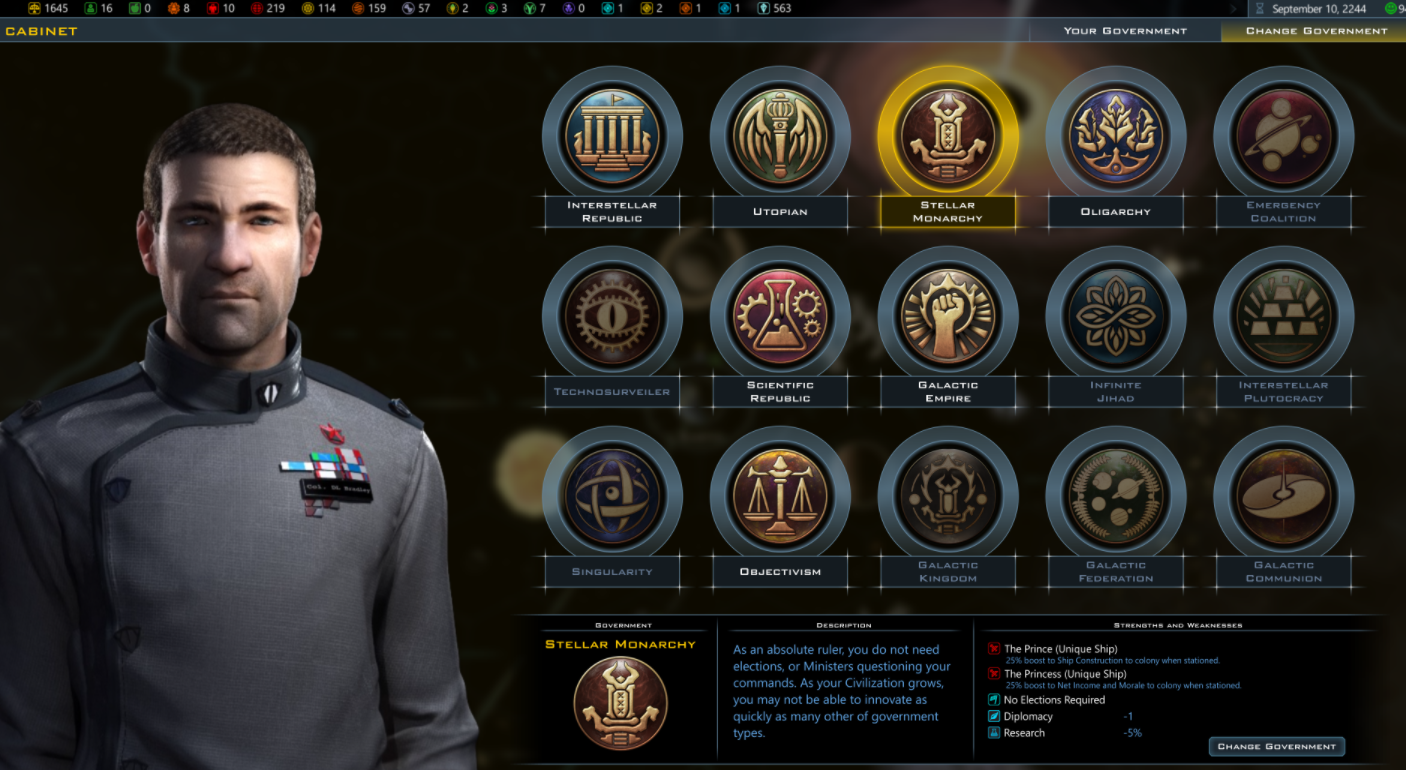Open the Change Government tab
Viewport: 1406px width, 770px height.
[x=1316, y=31]
